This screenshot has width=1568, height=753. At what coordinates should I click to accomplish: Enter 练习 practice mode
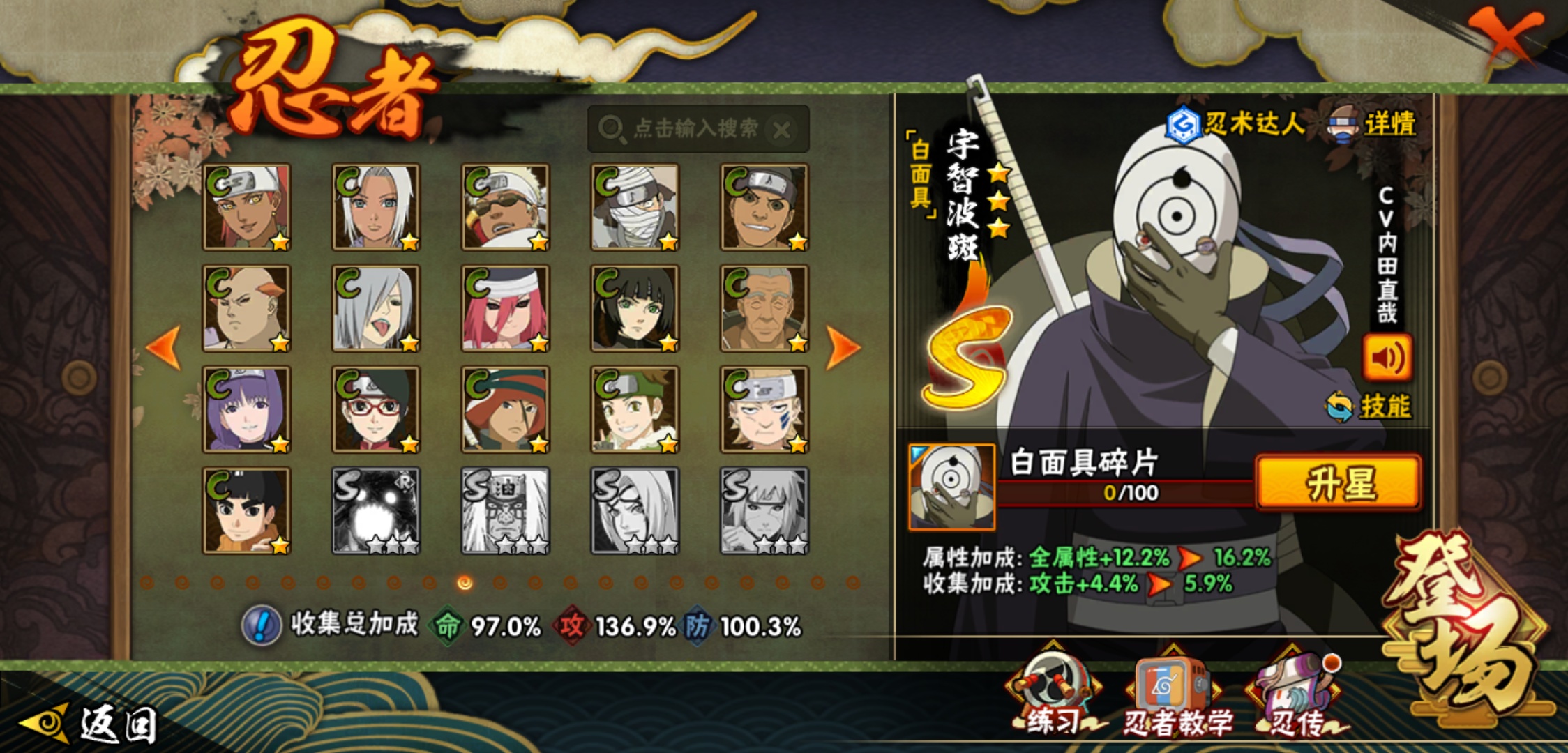pos(1053,697)
